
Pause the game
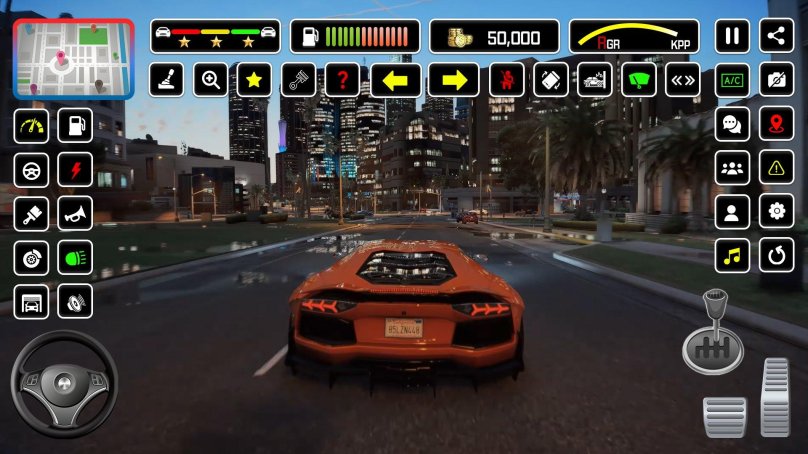pos(732,37)
